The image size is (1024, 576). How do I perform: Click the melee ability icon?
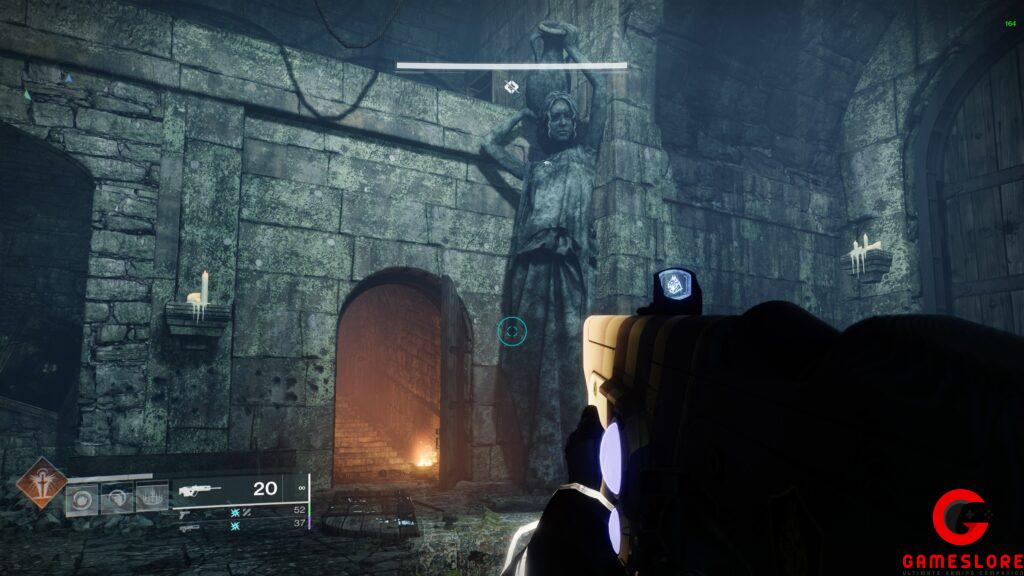(x=116, y=497)
